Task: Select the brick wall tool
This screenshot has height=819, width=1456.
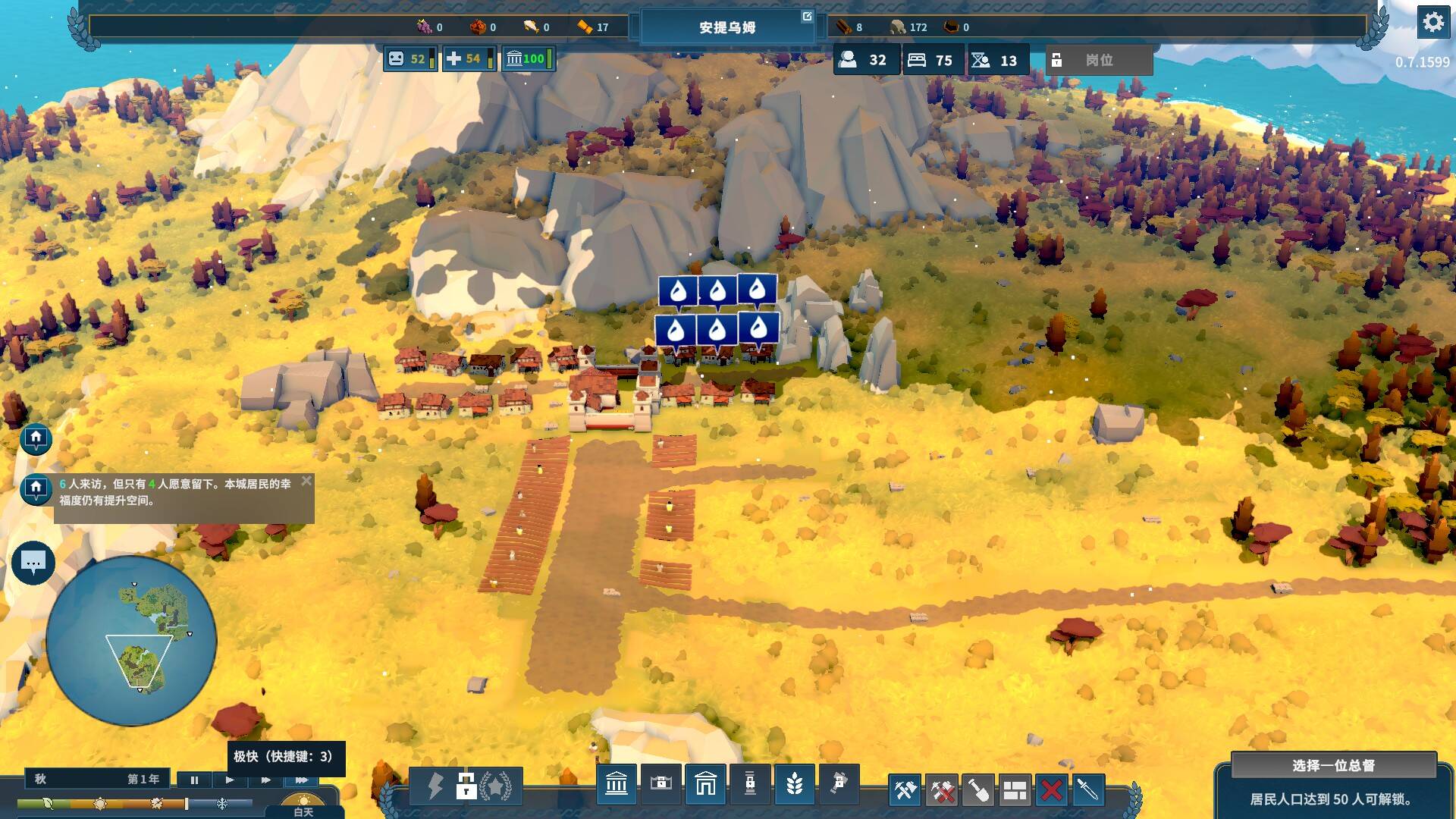Action: [1015, 791]
